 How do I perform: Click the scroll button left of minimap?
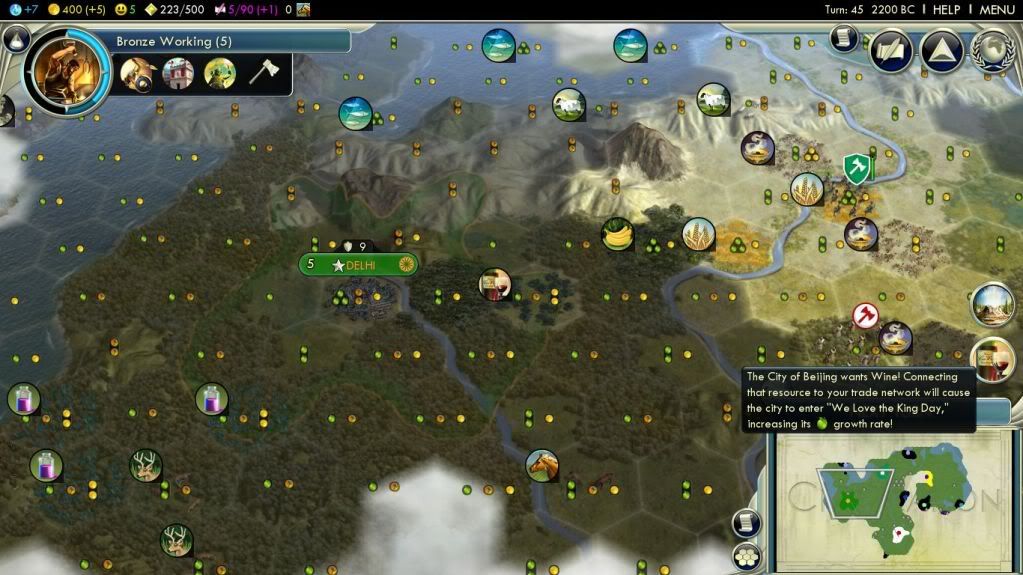(746, 522)
